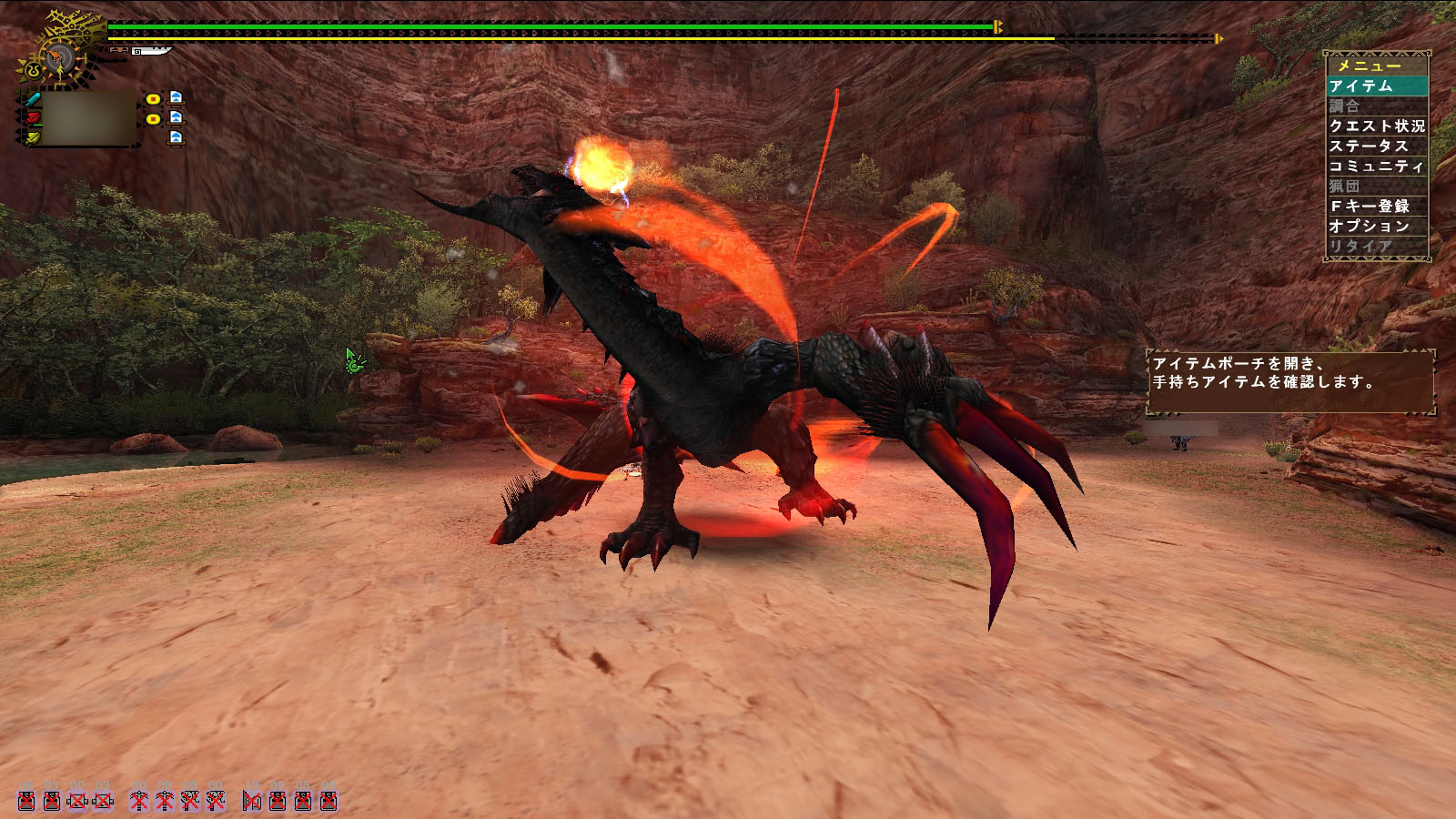Open the ステータス status screen
This screenshot has height=819, width=1456.
click(1376, 147)
